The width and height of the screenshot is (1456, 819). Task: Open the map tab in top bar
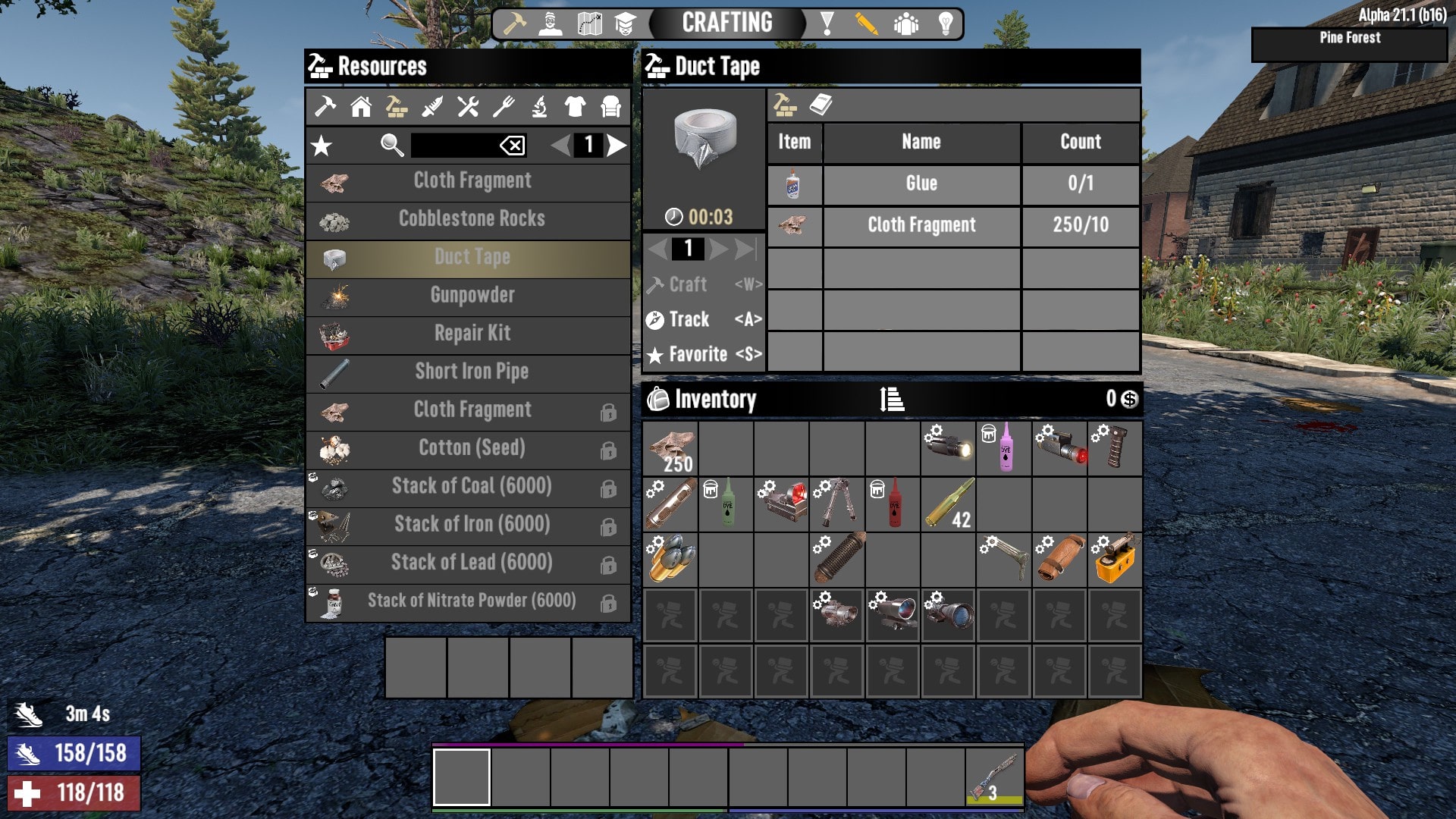click(x=589, y=24)
